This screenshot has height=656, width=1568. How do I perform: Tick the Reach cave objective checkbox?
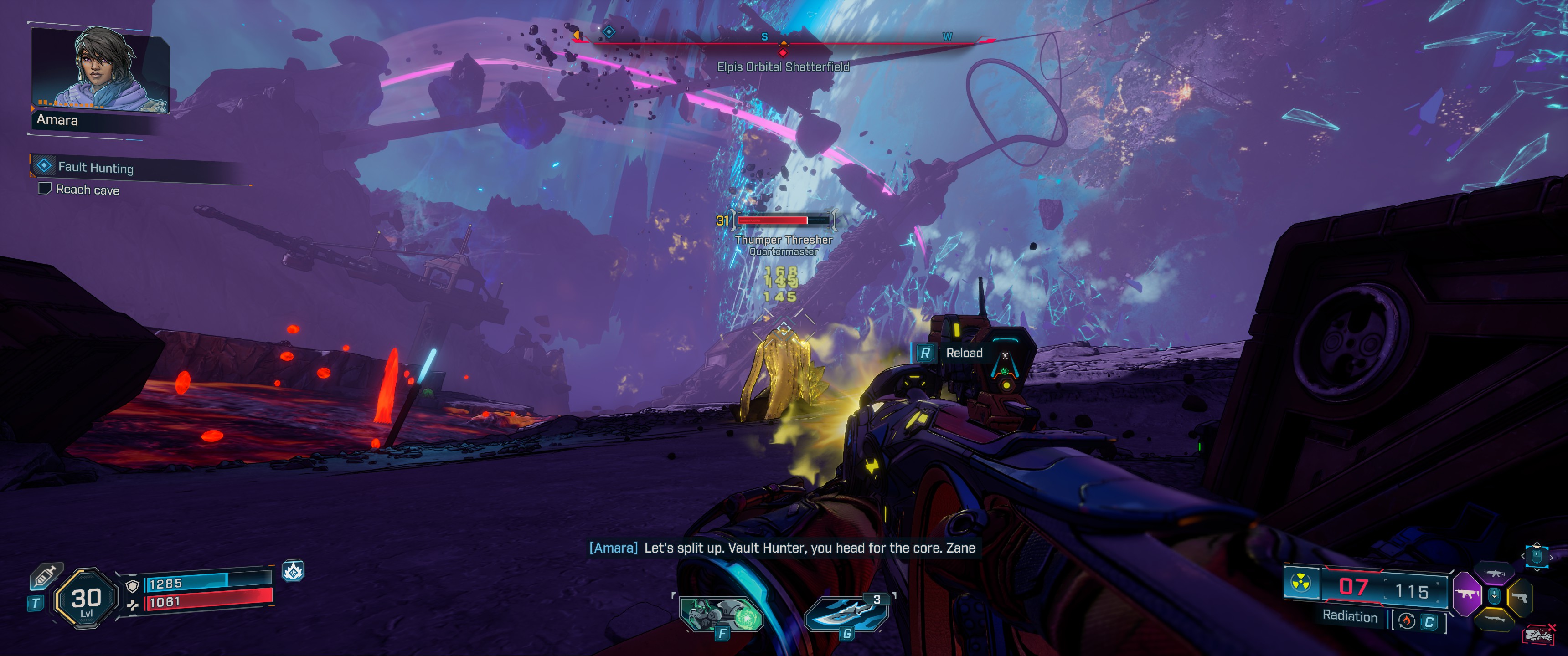click(44, 189)
